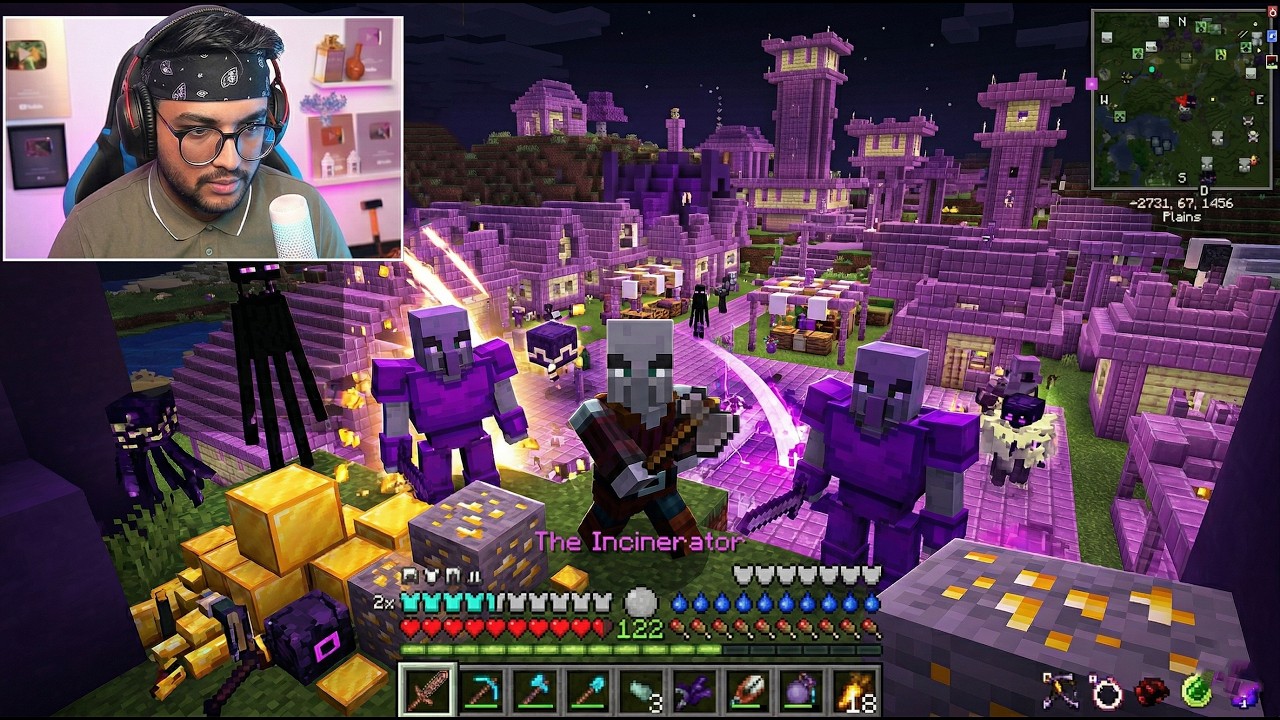Click the streamer webcam overlay
Viewport: 1280px width, 720px height.
203,137
